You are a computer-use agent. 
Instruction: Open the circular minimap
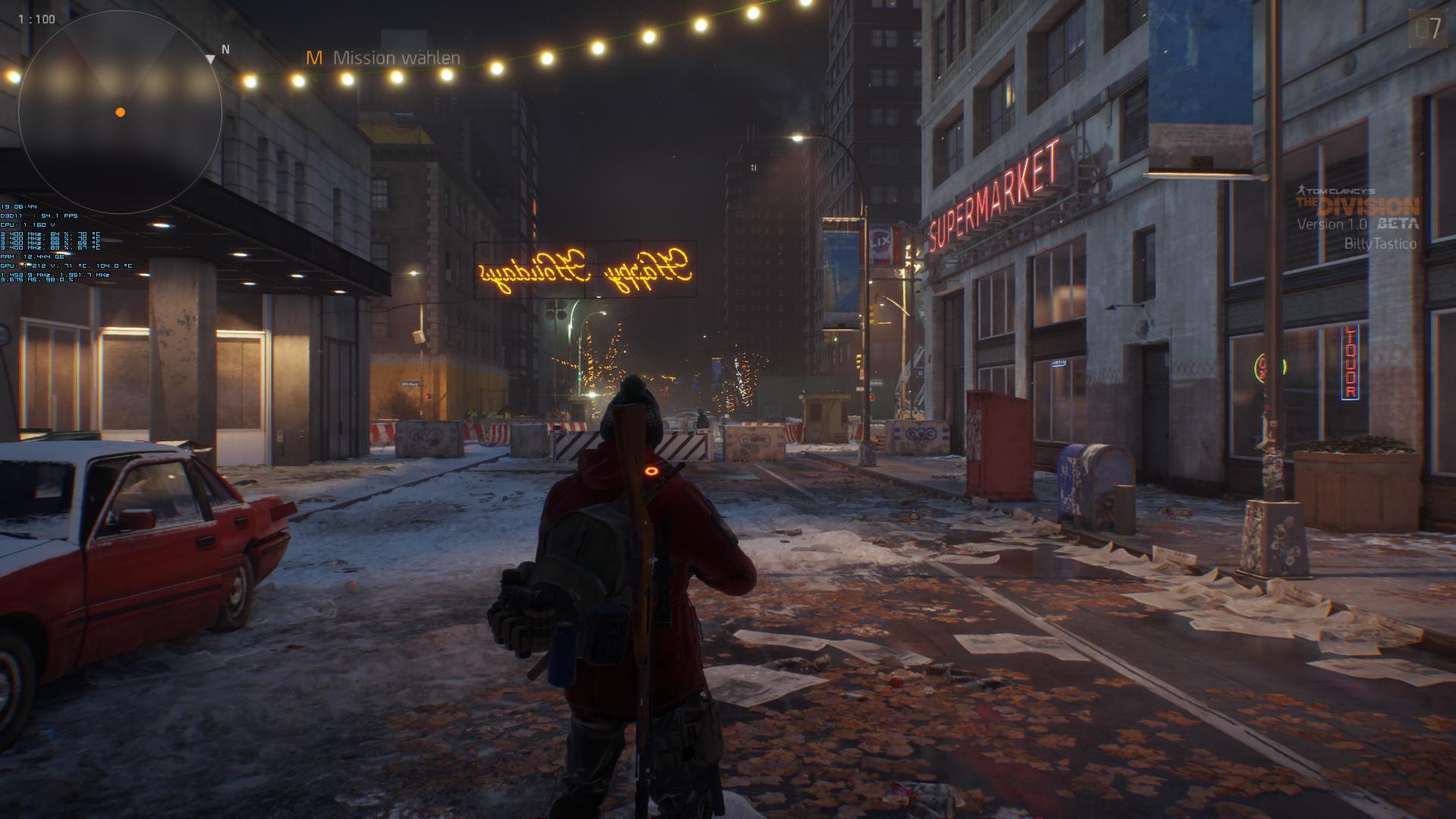pyautogui.click(x=120, y=112)
